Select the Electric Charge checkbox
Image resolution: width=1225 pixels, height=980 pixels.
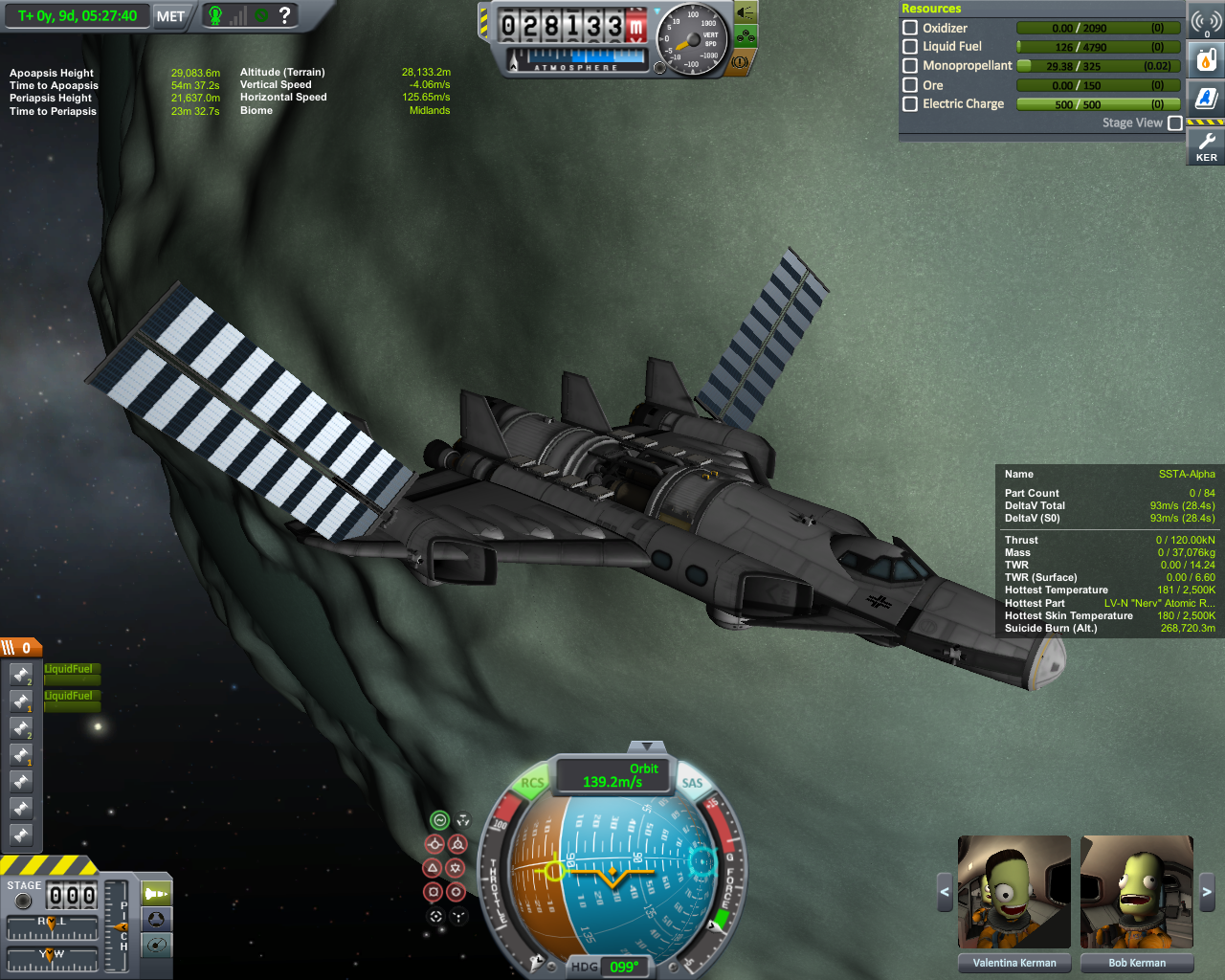coord(910,103)
